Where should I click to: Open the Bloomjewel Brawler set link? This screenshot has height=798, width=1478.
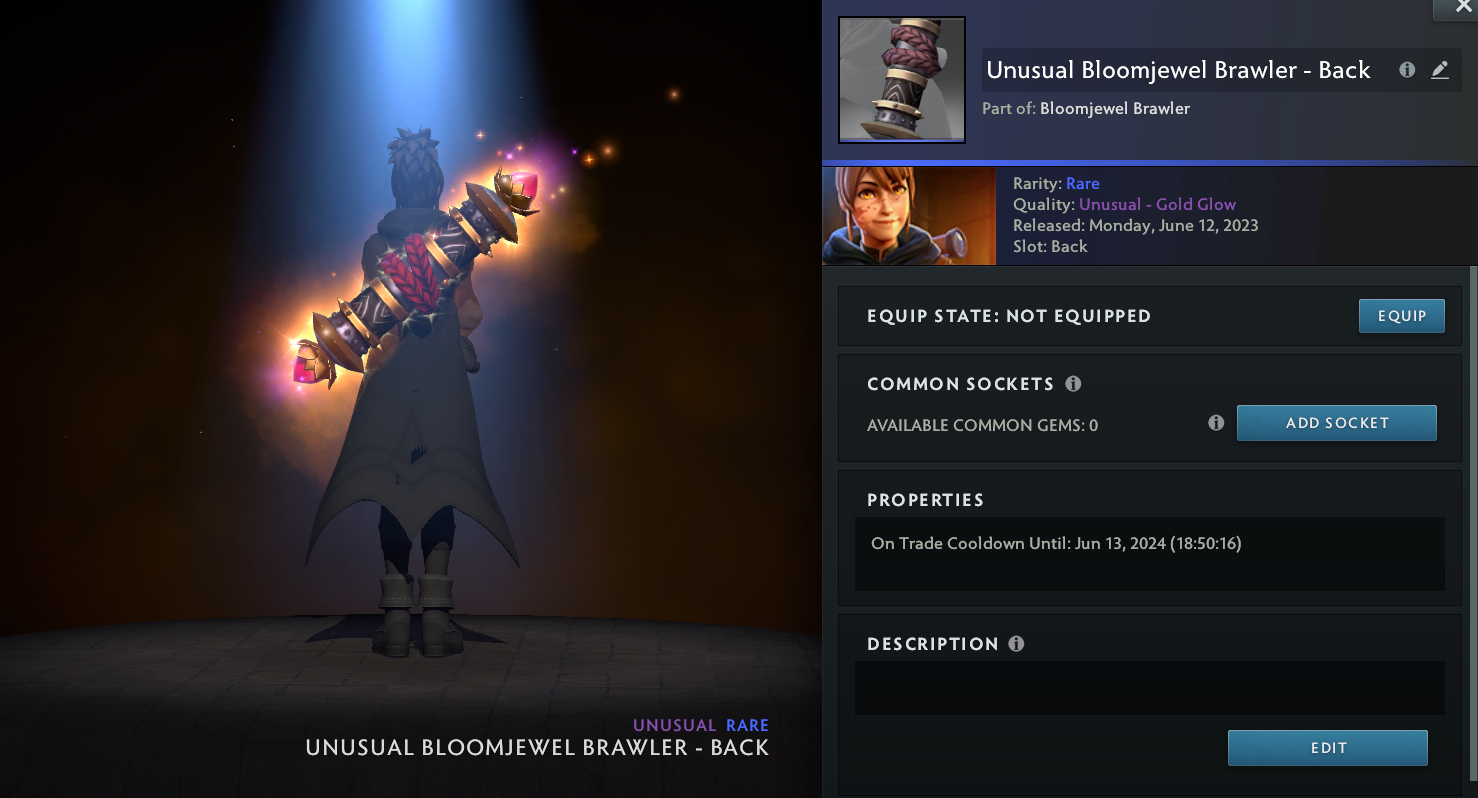[x=1114, y=108]
